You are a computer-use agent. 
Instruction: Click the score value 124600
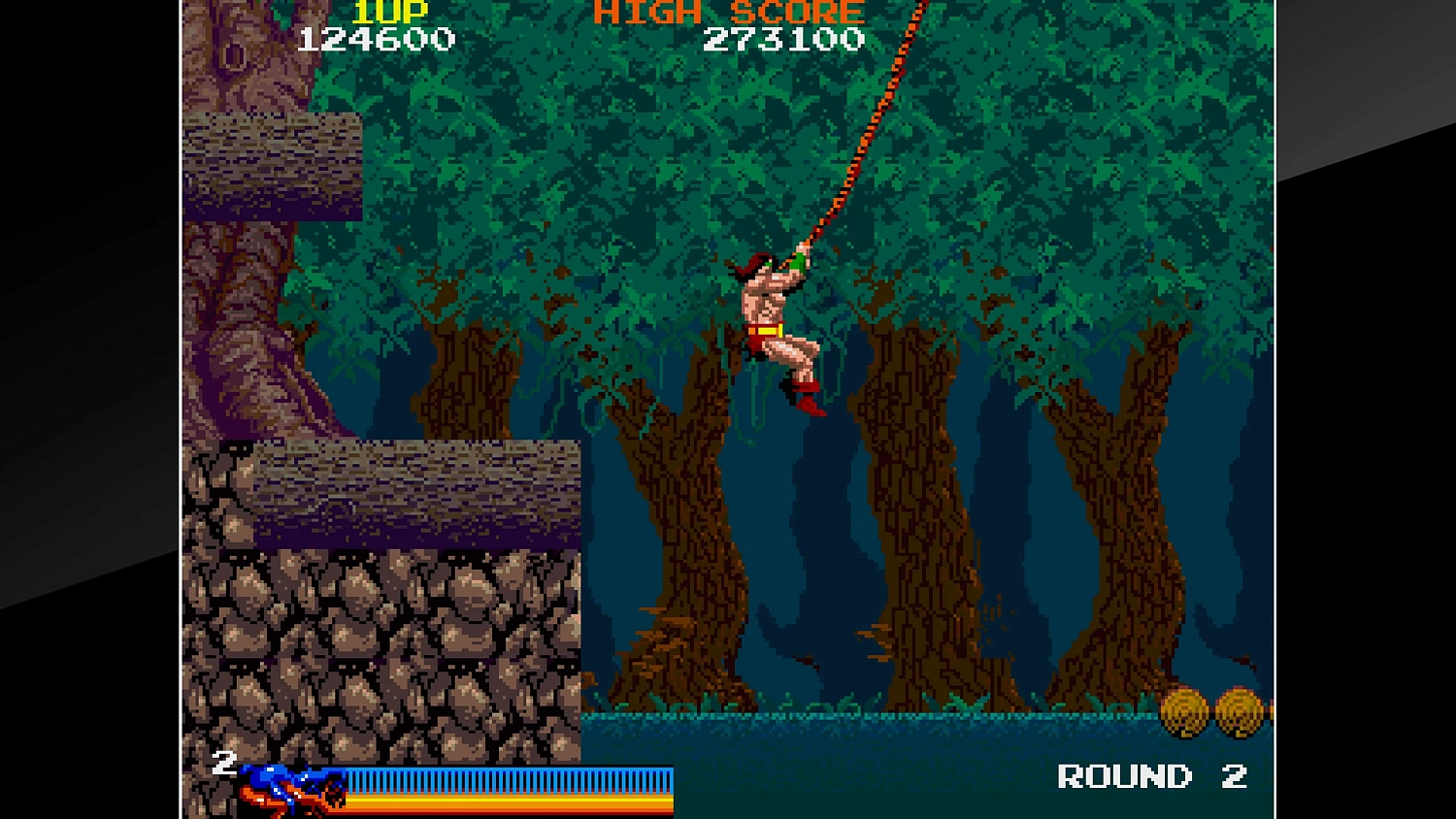point(377,39)
